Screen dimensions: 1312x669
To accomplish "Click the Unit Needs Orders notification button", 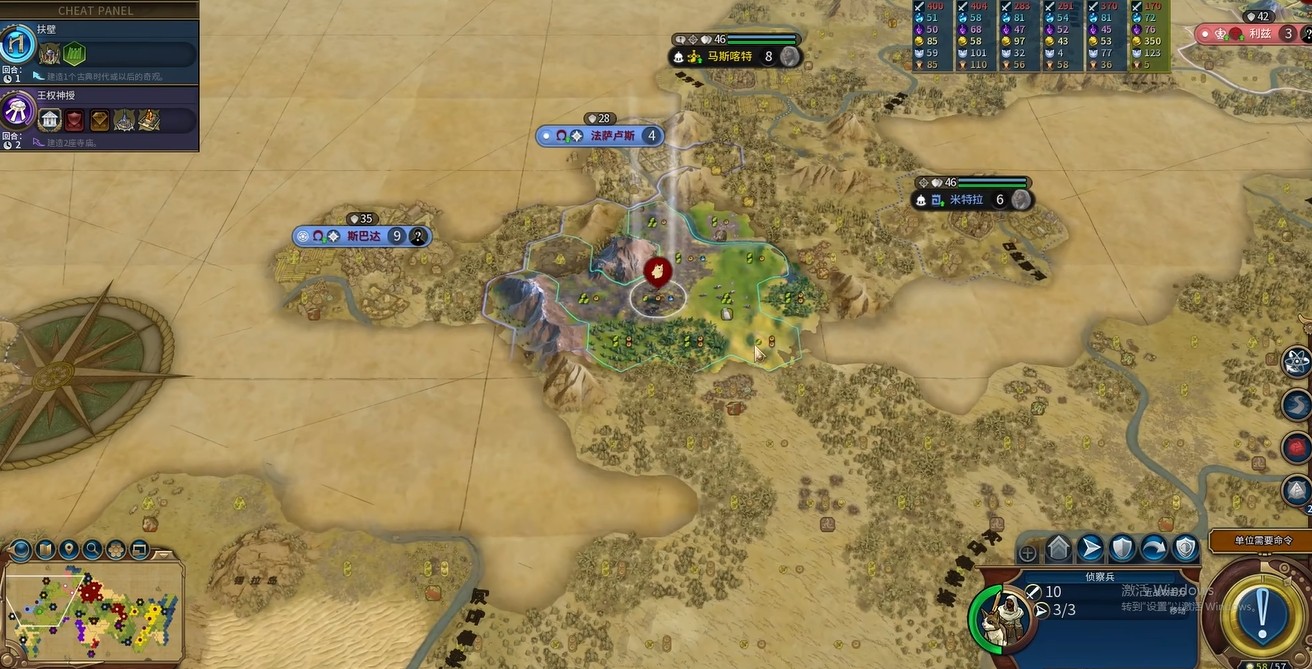I will pyautogui.click(x=1259, y=540).
